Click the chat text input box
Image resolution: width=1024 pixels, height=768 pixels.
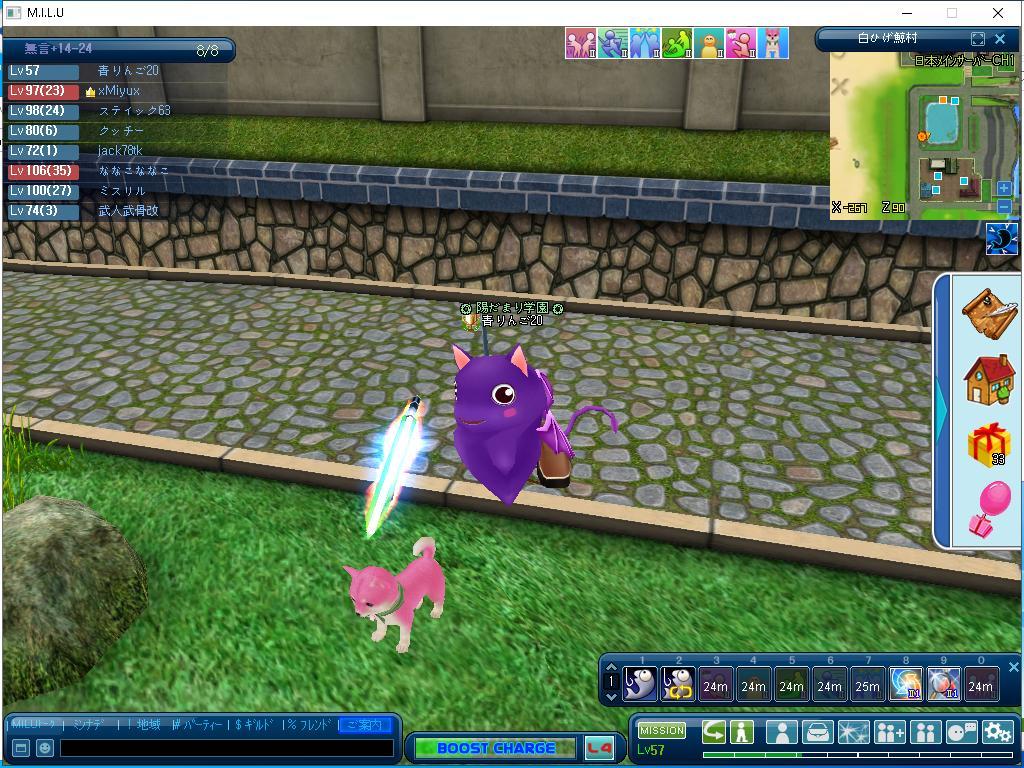click(x=226, y=747)
